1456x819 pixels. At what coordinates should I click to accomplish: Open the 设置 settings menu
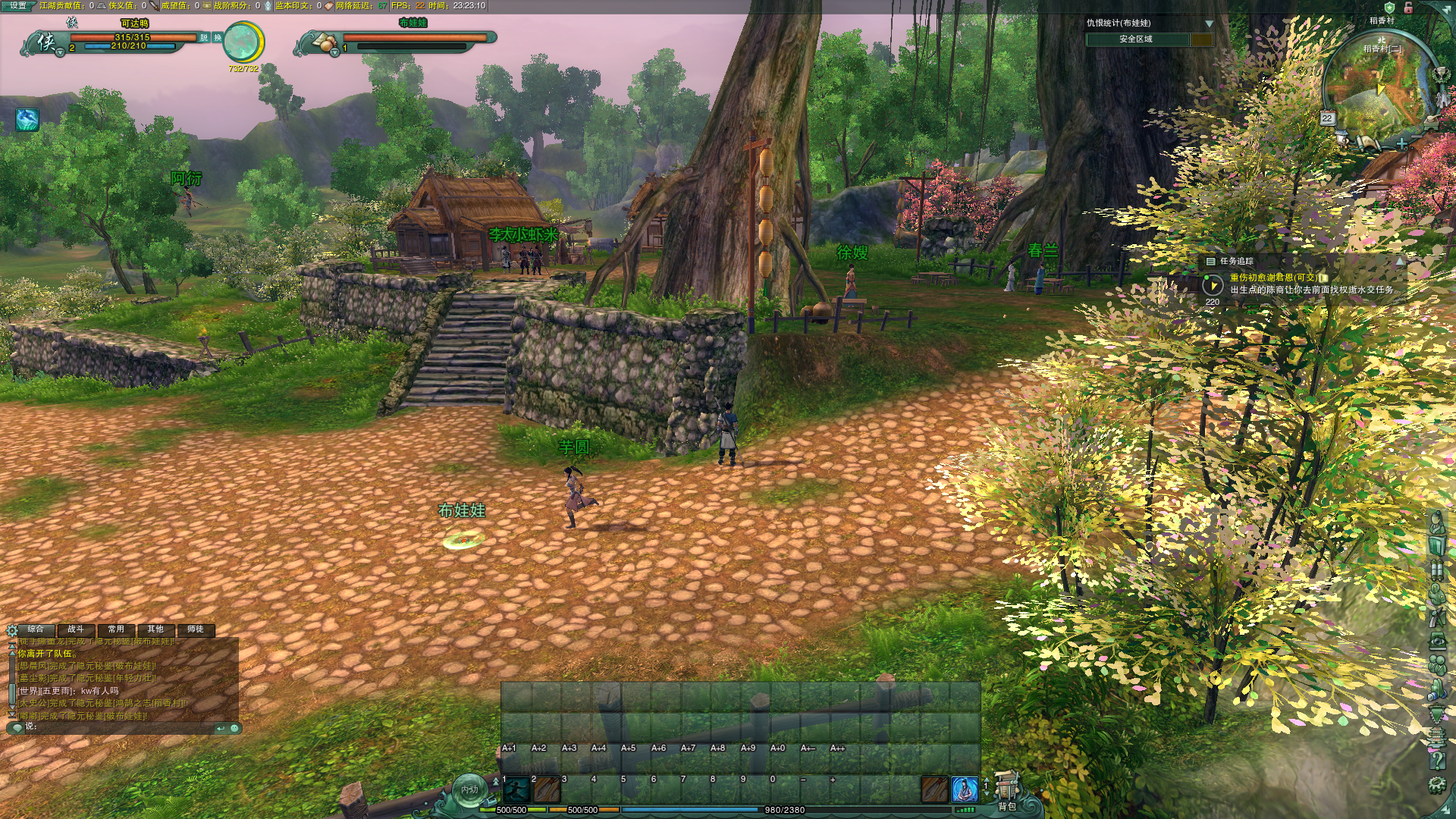(x=18, y=6)
